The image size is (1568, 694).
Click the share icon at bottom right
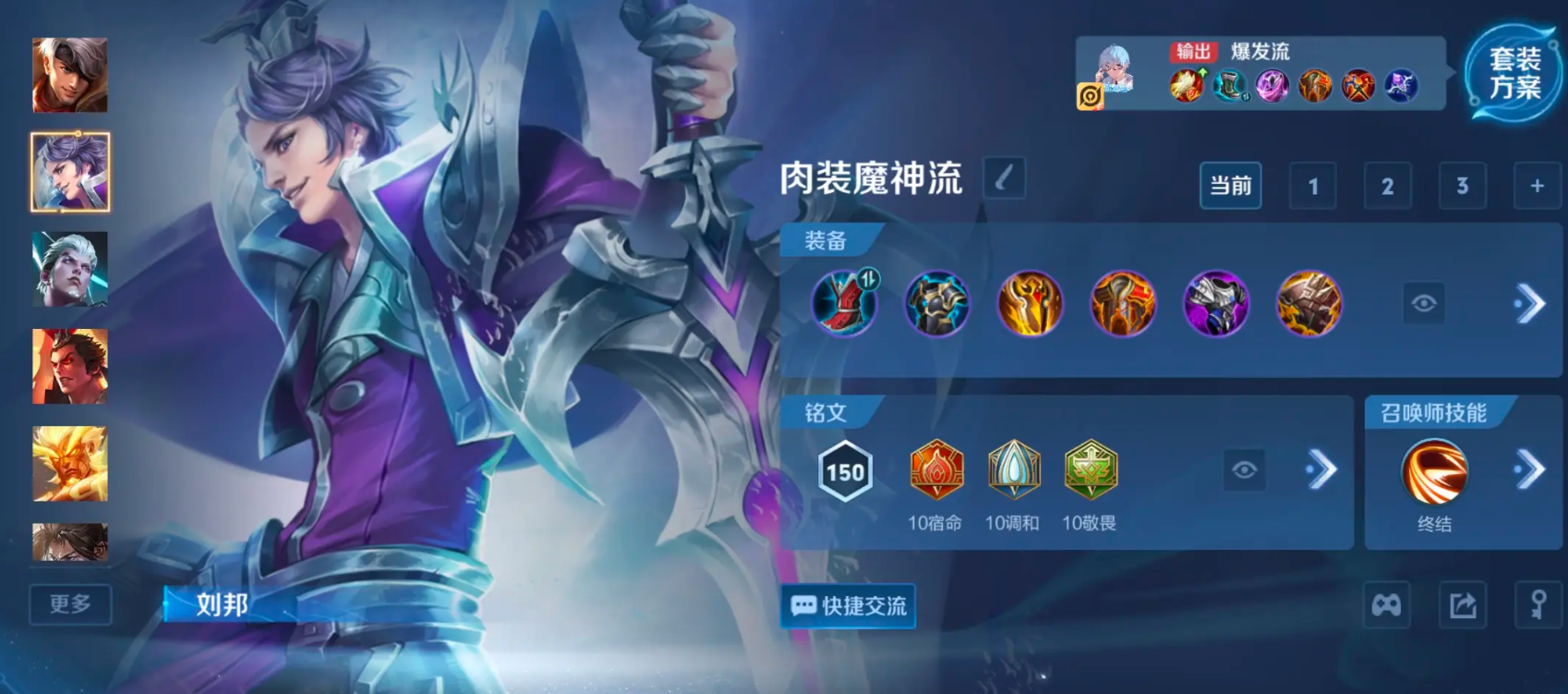[x=1461, y=605]
